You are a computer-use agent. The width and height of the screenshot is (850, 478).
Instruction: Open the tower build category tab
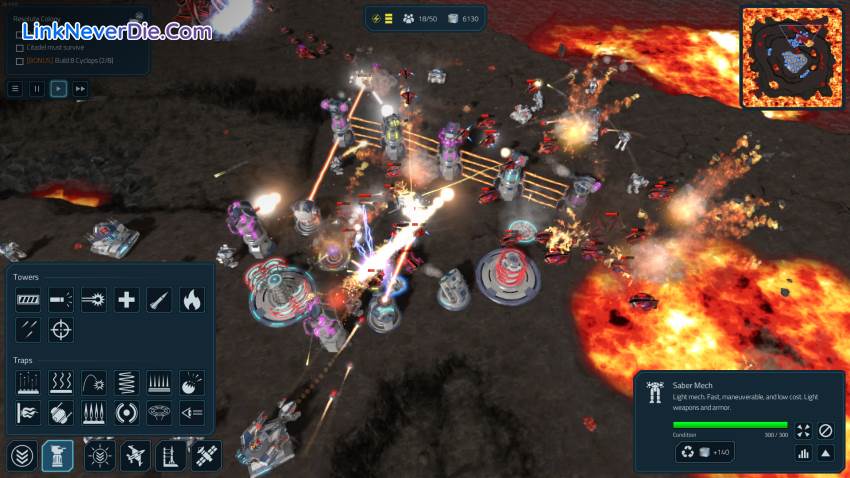click(57, 456)
